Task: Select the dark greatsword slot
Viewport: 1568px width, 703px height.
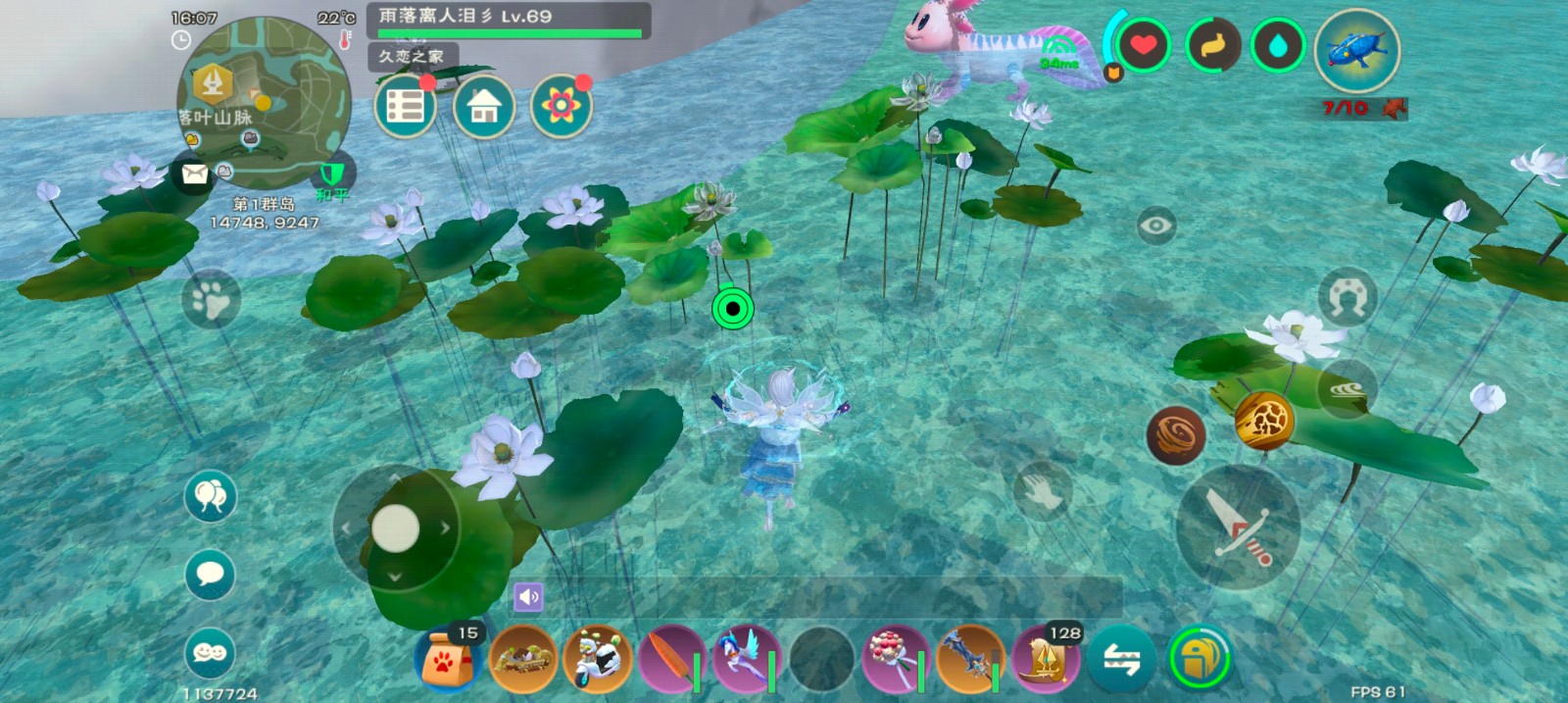Action: [969, 659]
